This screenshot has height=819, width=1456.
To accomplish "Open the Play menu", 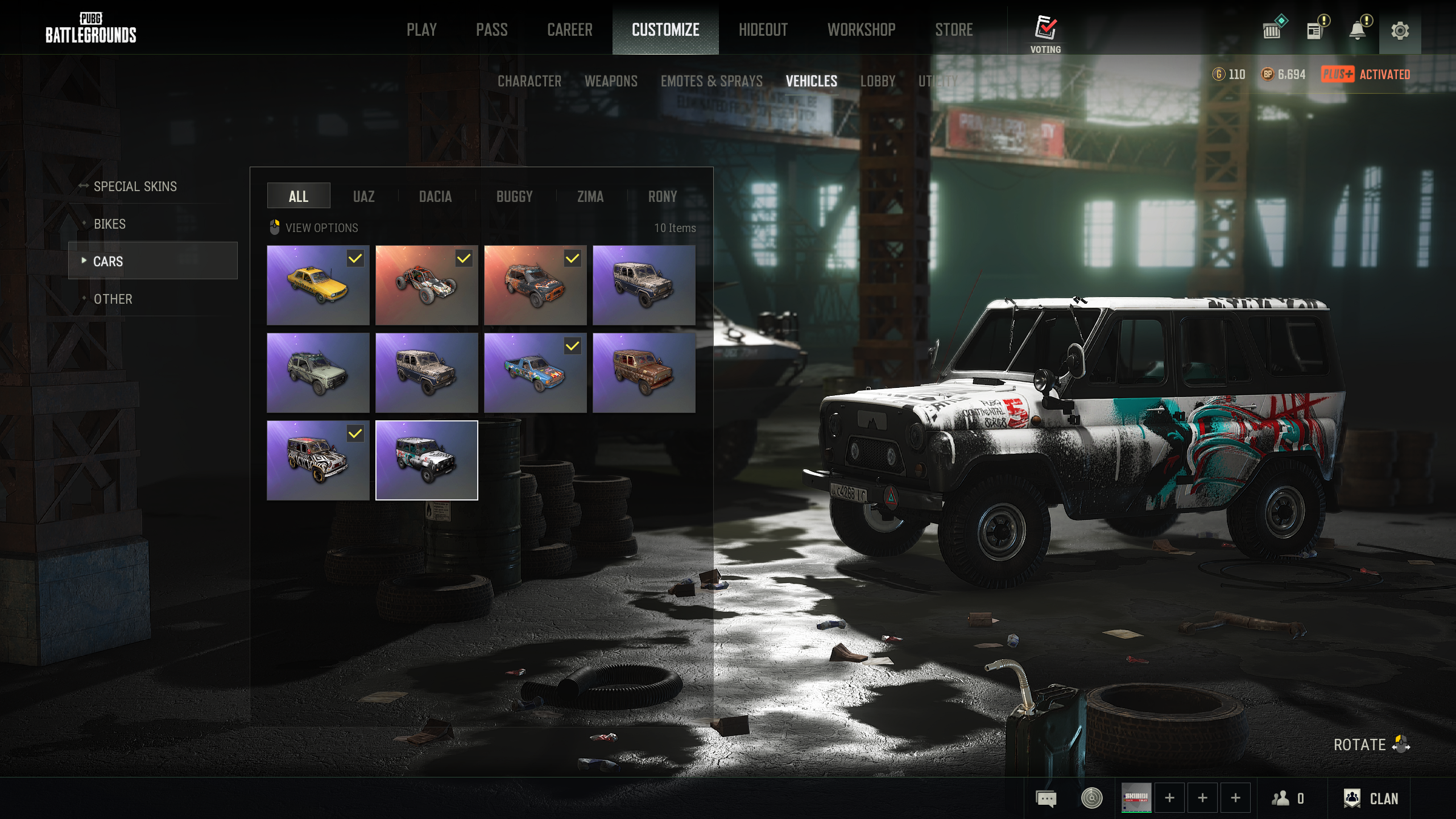I will click(x=421, y=30).
